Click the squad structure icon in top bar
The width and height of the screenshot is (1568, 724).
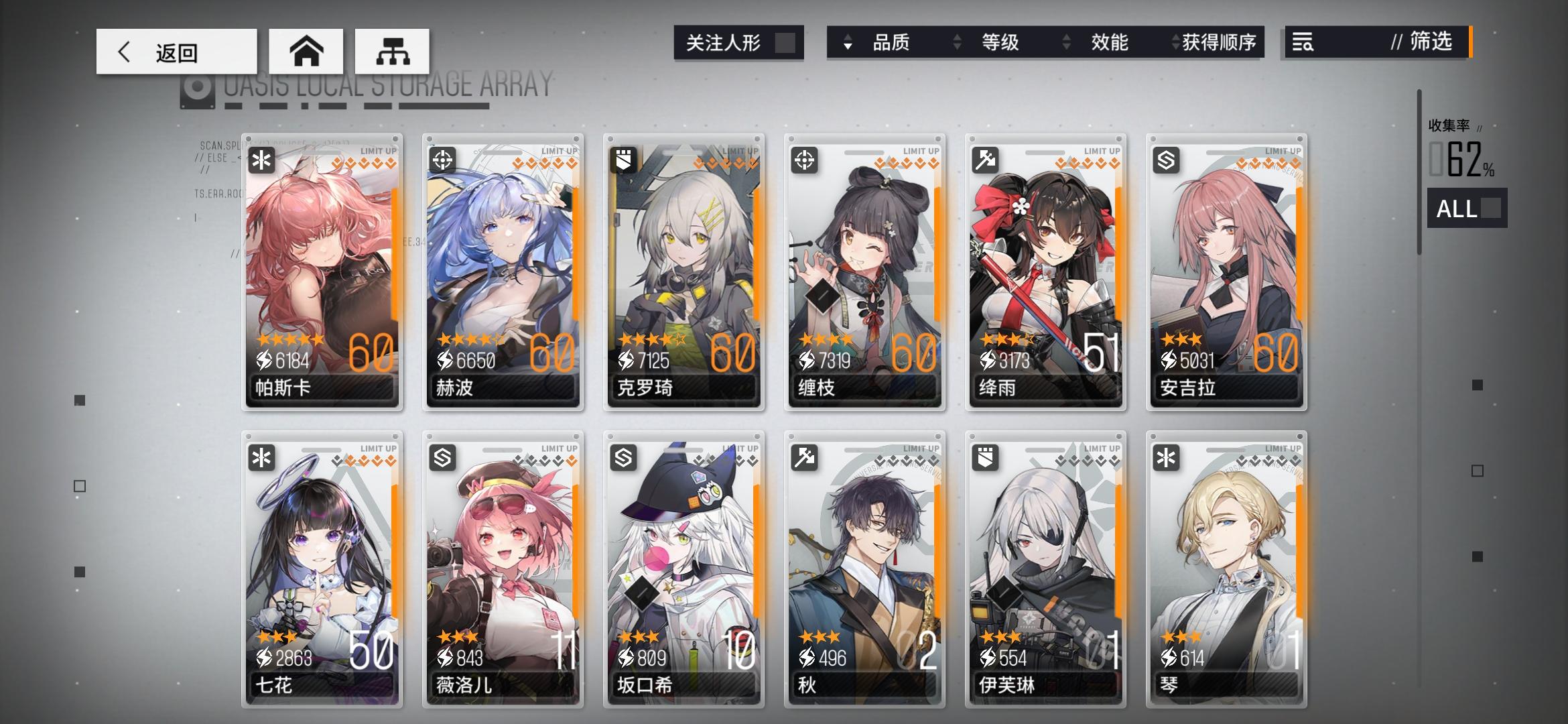(393, 51)
